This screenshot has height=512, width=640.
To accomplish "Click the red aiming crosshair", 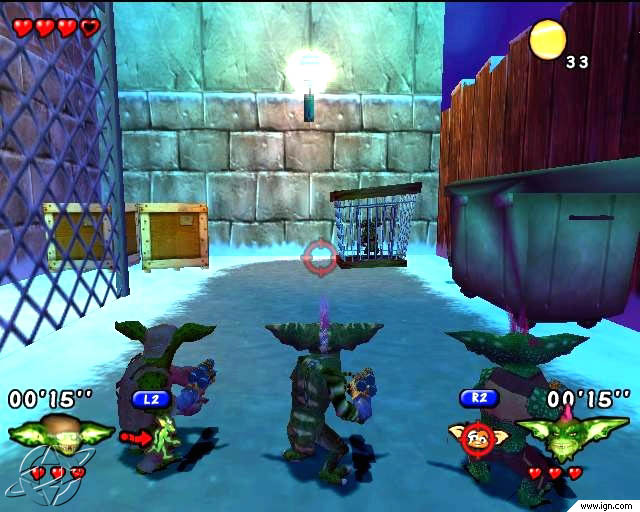I will coord(319,257).
